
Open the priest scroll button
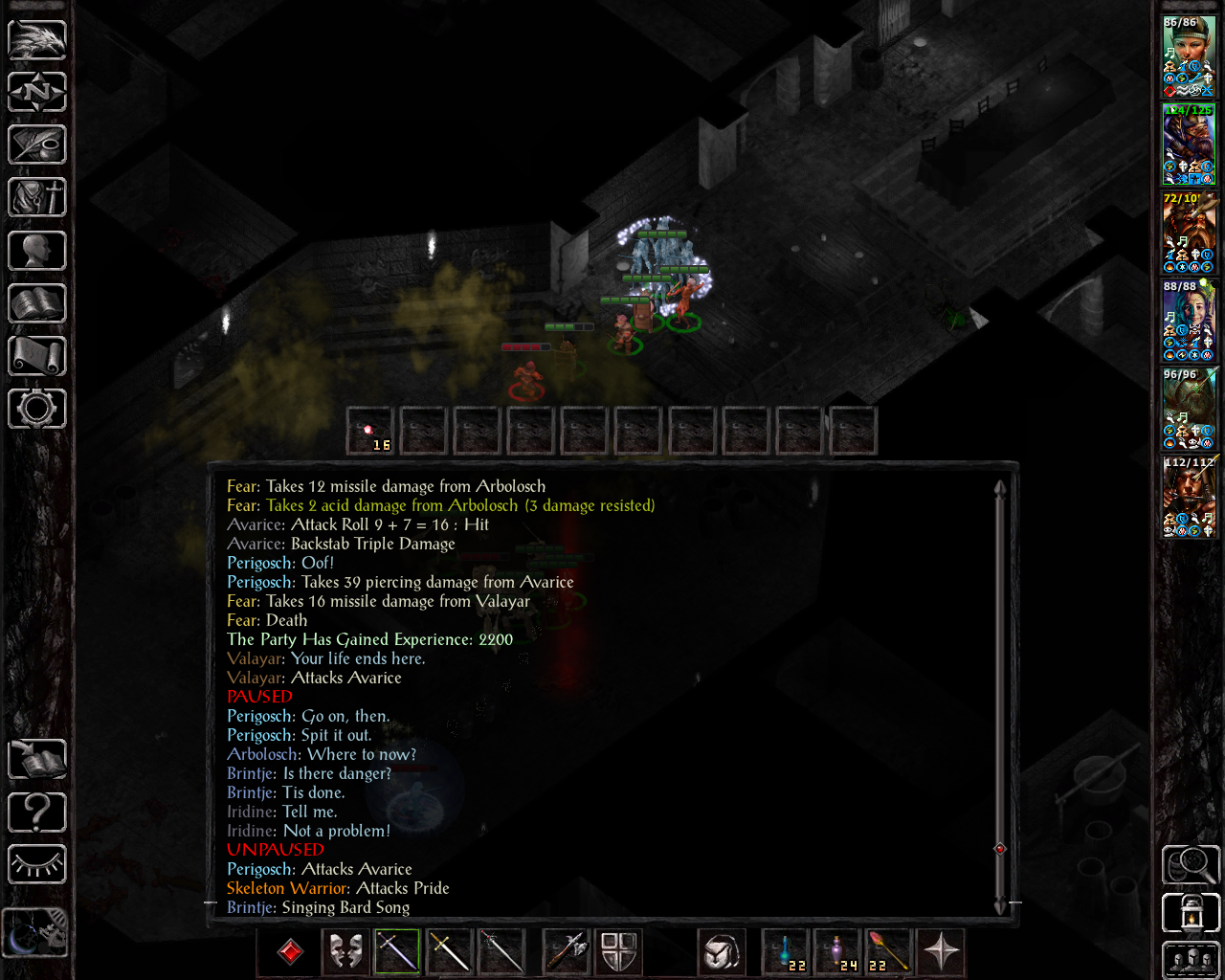pyautogui.click(x=37, y=356)
